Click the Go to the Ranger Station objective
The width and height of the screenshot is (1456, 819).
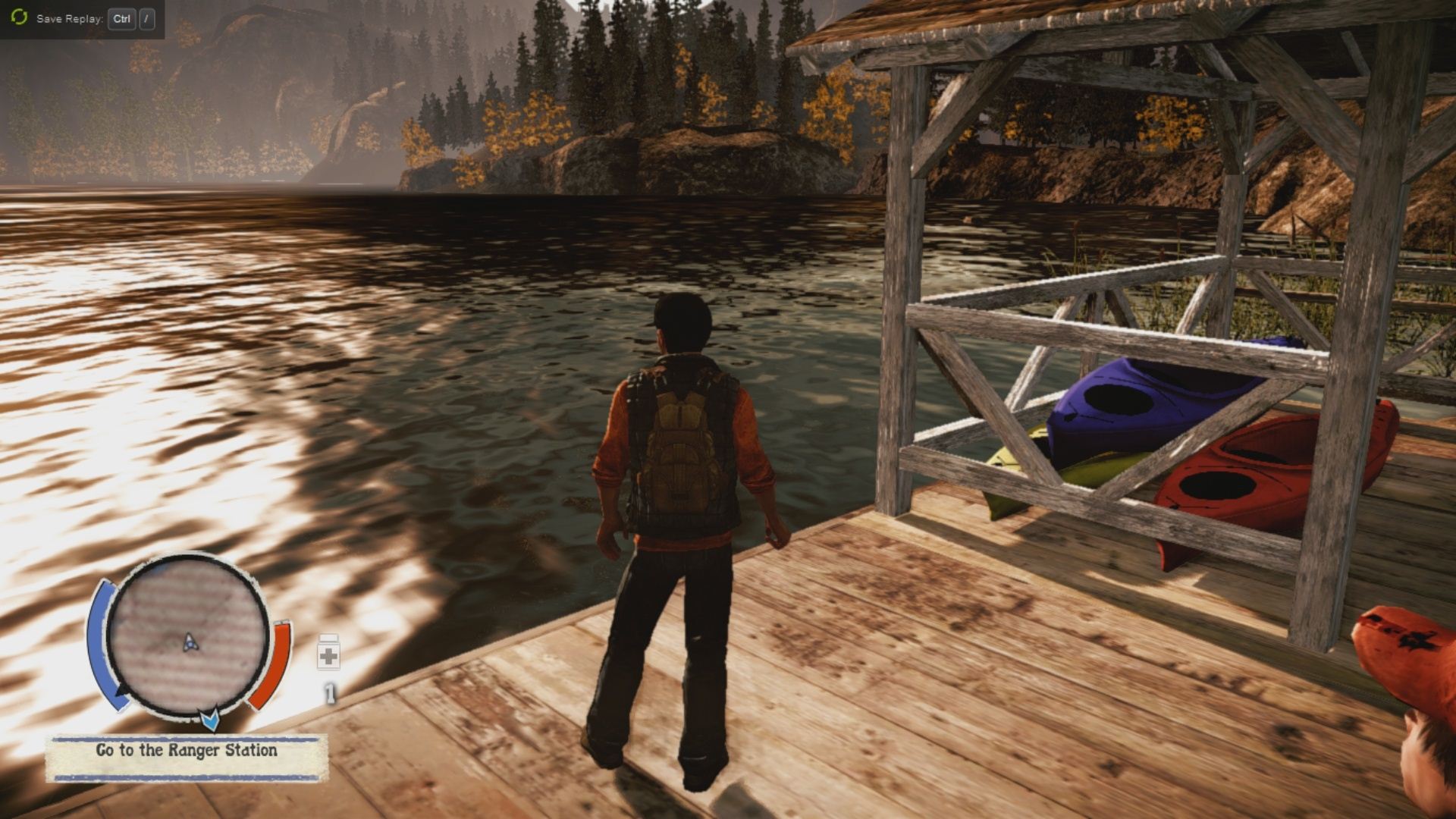click(x=187, y=752)
